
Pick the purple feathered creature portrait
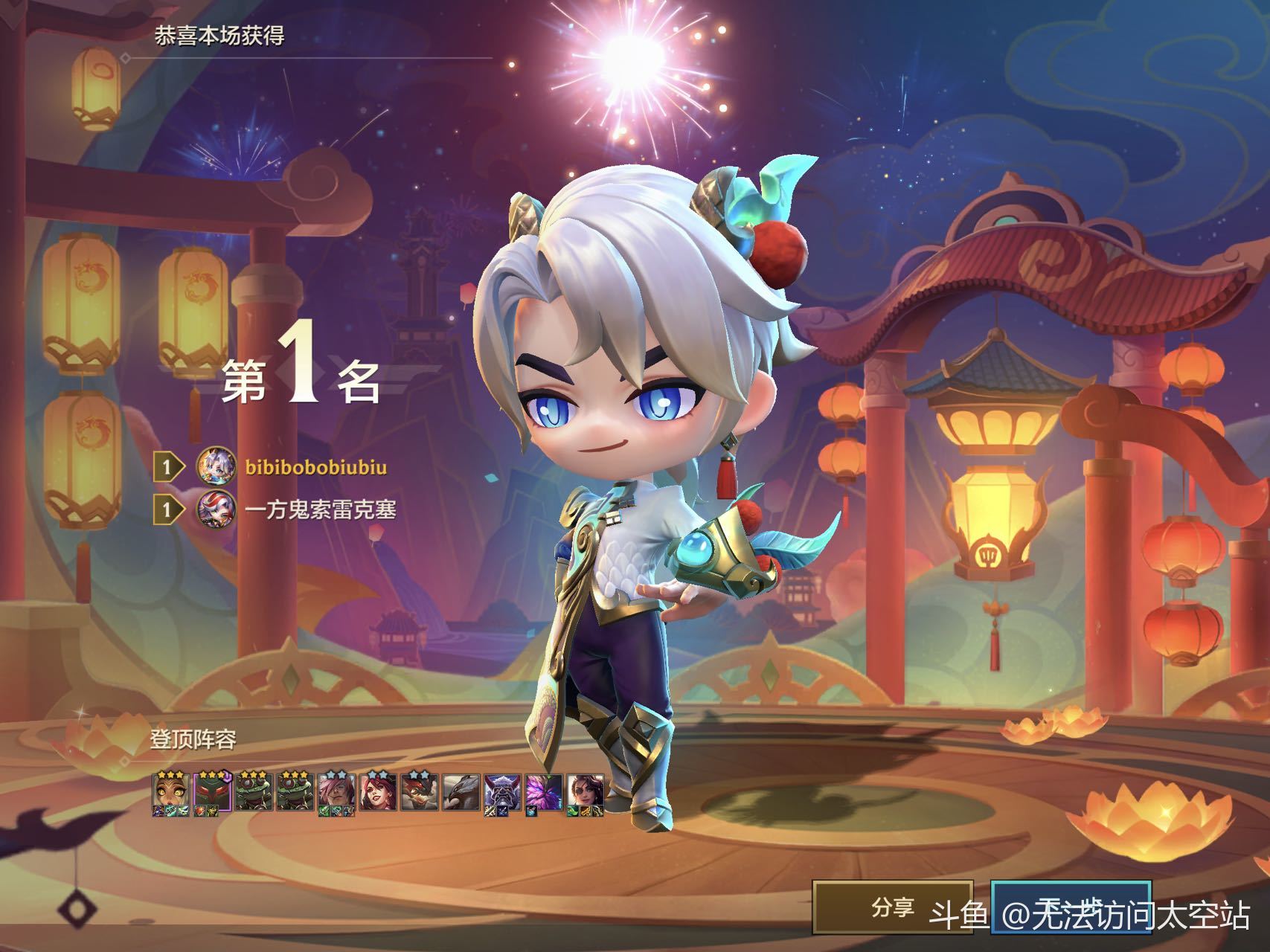tap(544, 792)
